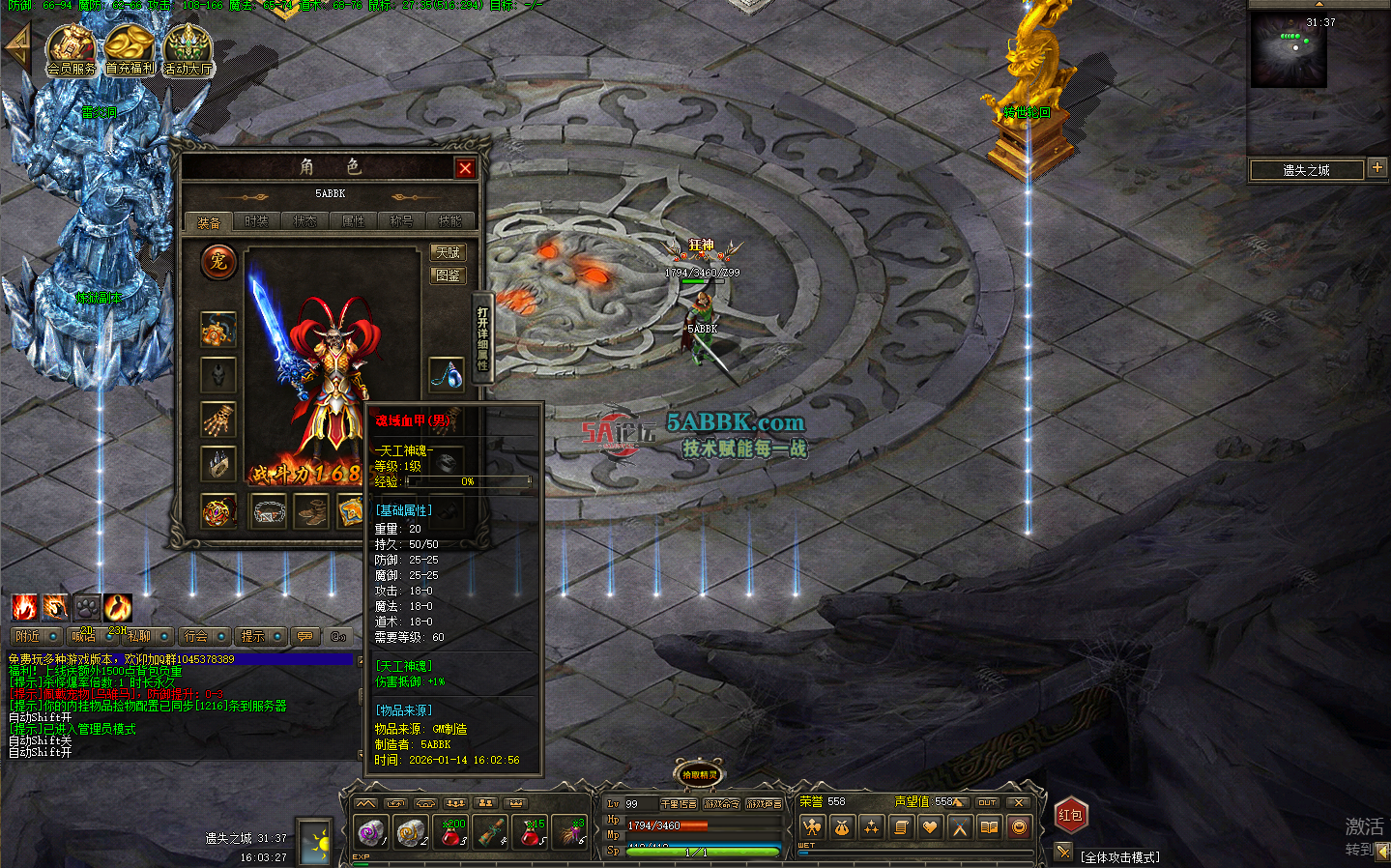Viewport: 1391px width, 868px height.
Task: Cast the fire skill icon in skill bar
Action: (23, 607)
